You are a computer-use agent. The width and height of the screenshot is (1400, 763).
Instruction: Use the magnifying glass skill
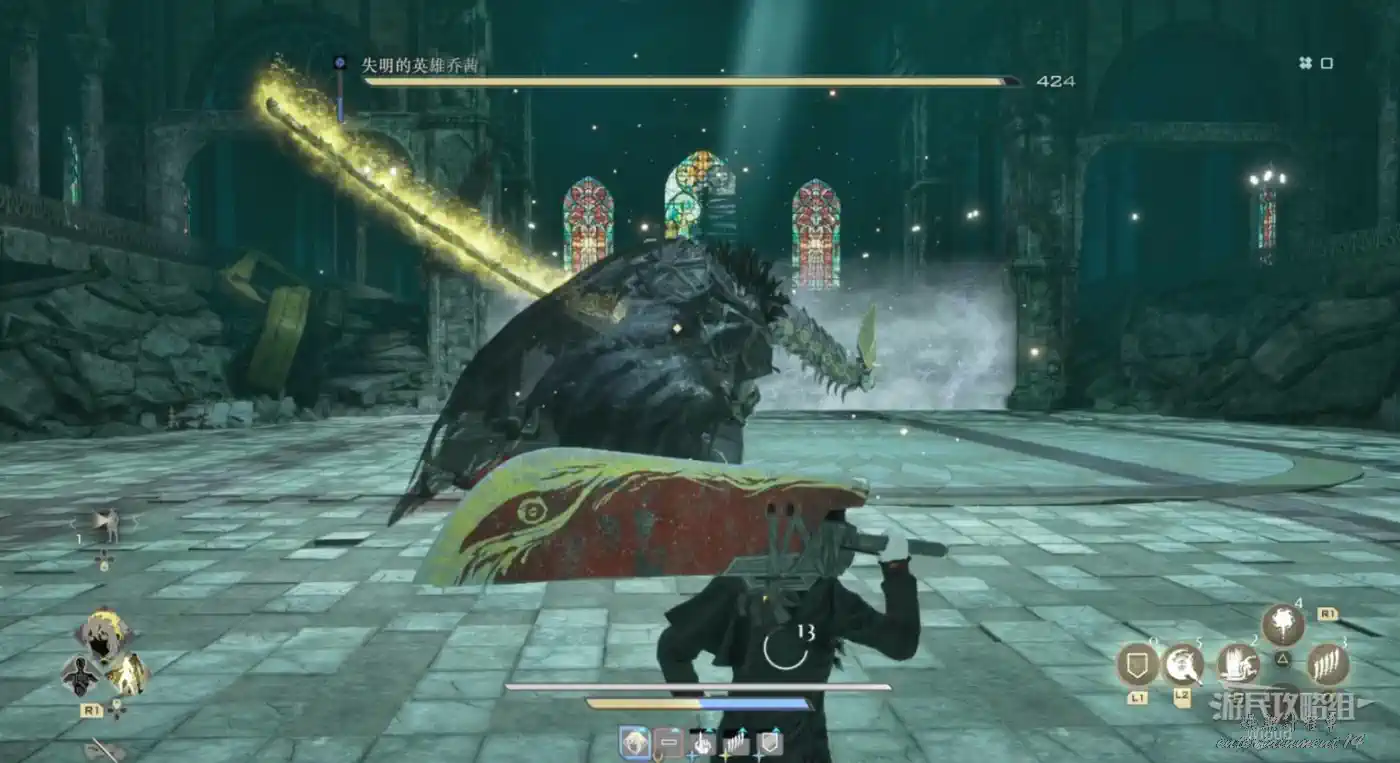tap(1184, 664)
